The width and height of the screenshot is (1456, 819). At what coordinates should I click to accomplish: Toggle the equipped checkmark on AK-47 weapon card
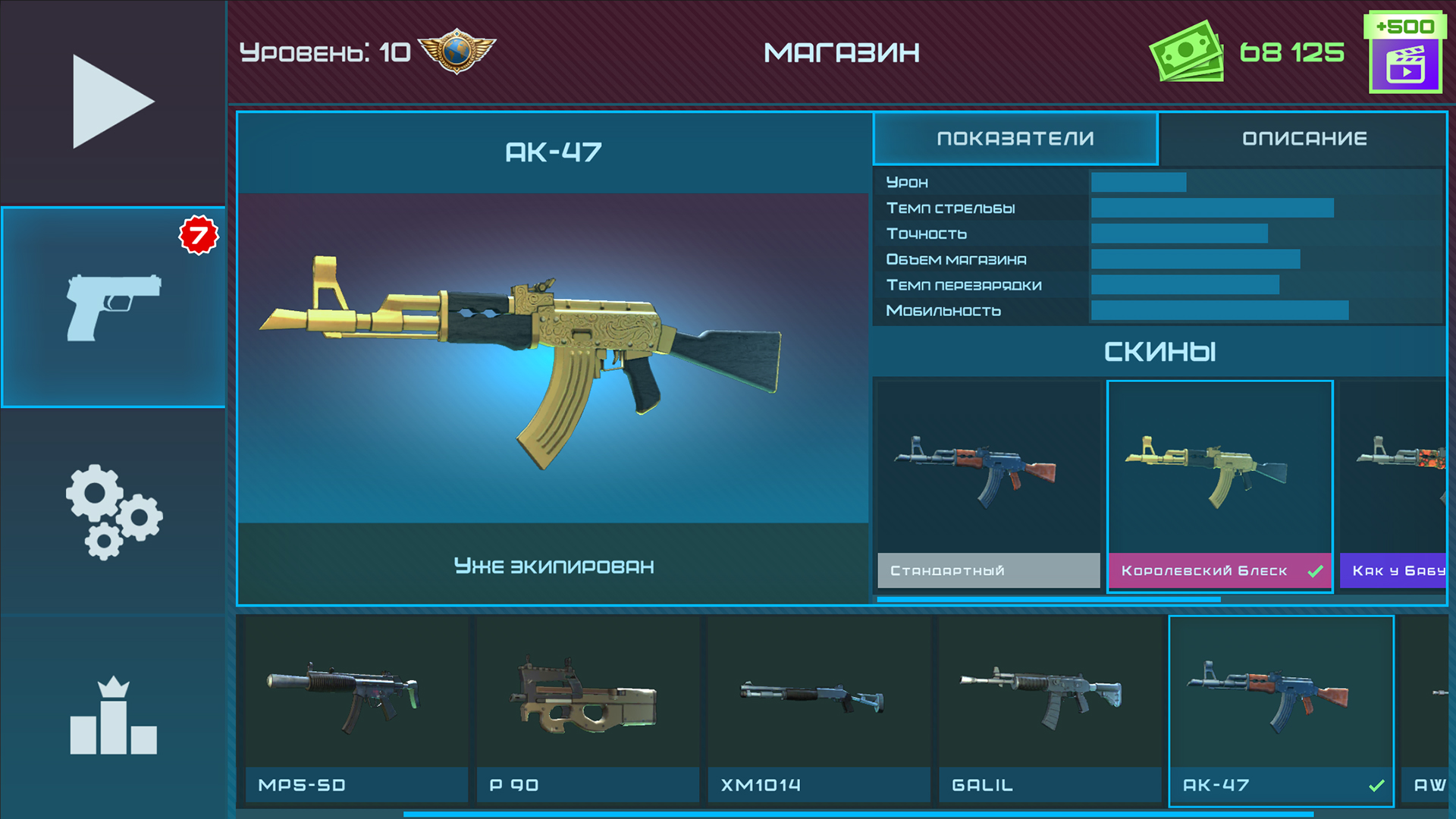point(1379,786)
